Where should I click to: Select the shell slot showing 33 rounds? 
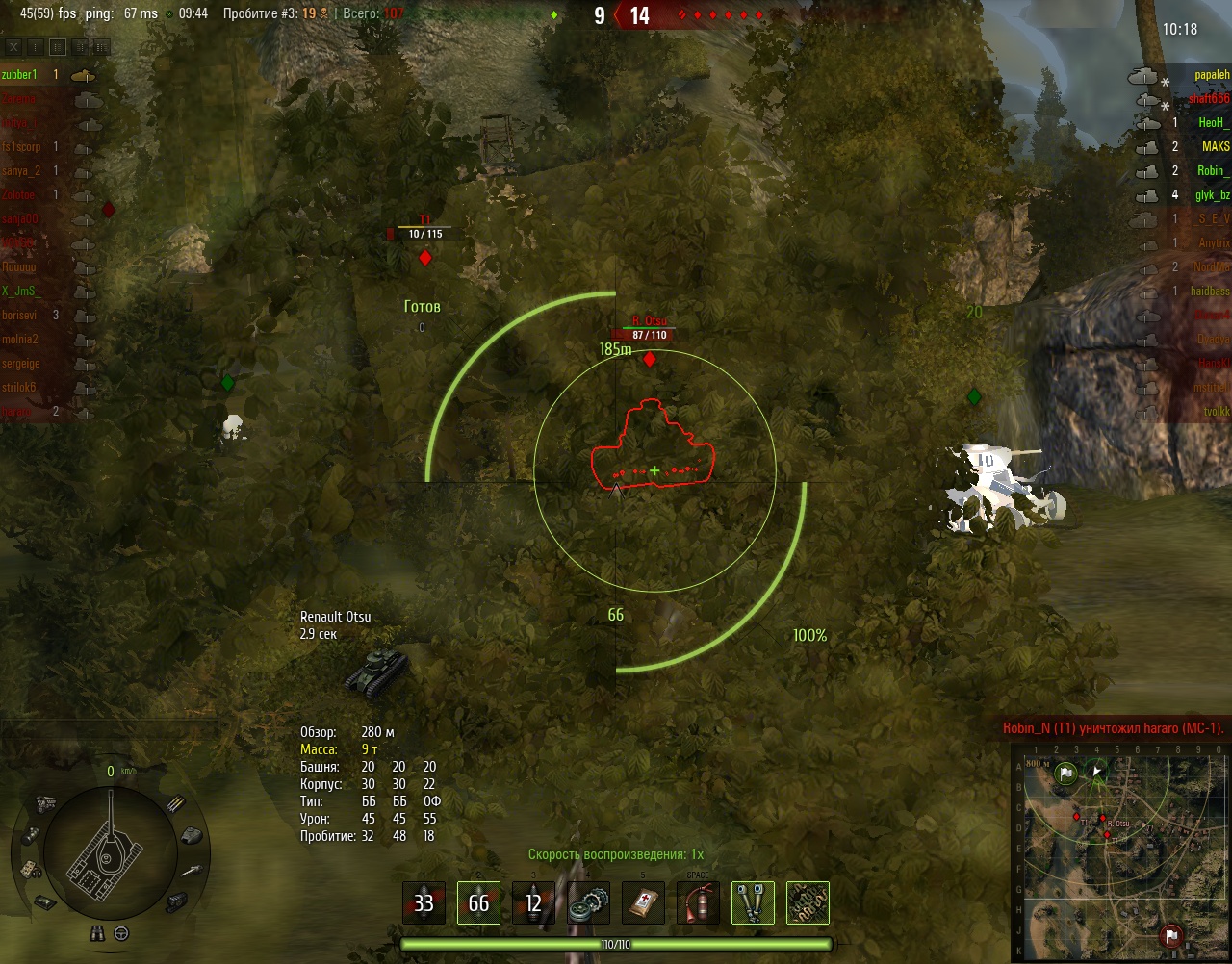click(x=423, y=903)
